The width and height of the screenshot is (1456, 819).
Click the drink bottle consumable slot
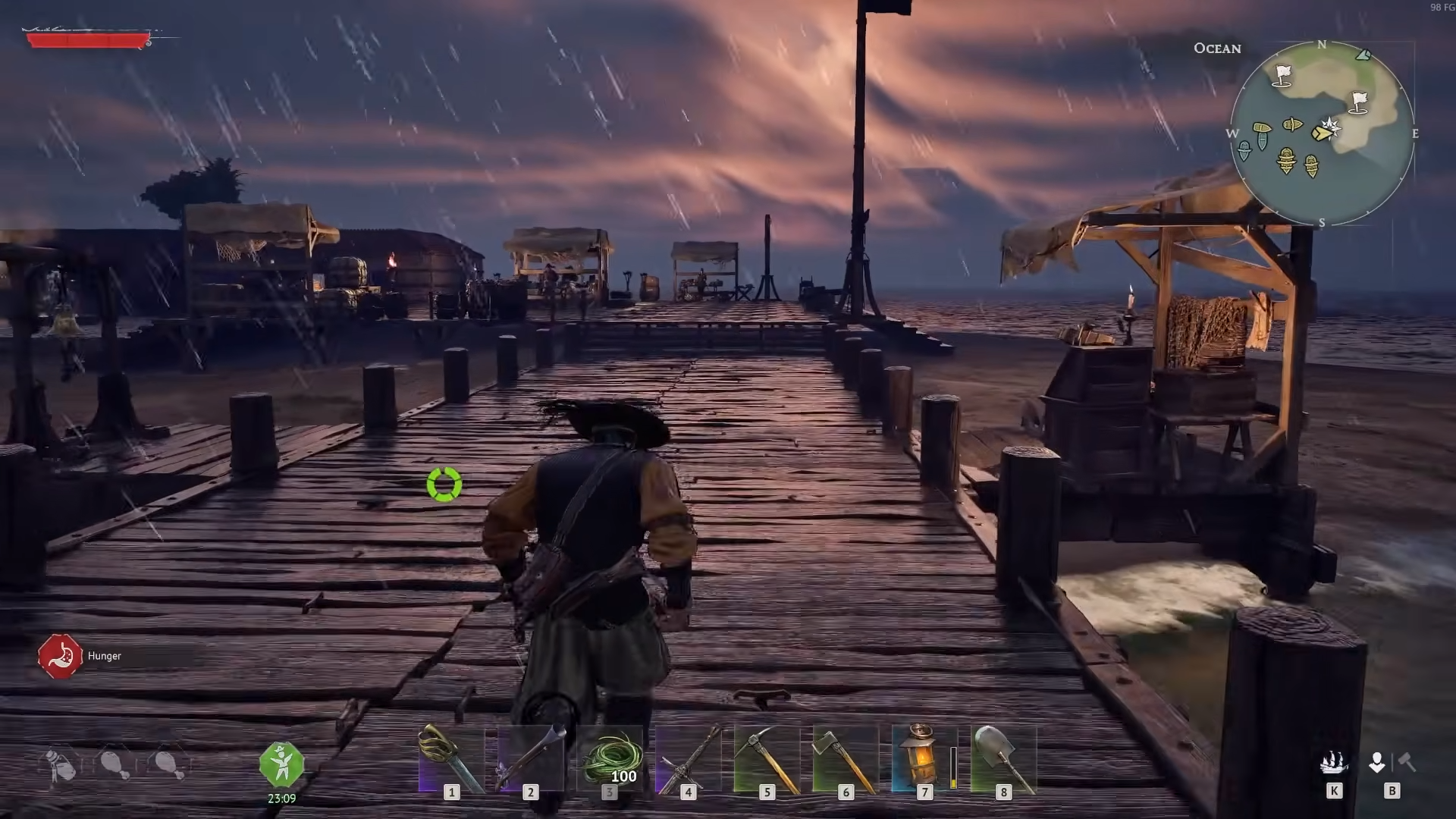pos(60,765)
